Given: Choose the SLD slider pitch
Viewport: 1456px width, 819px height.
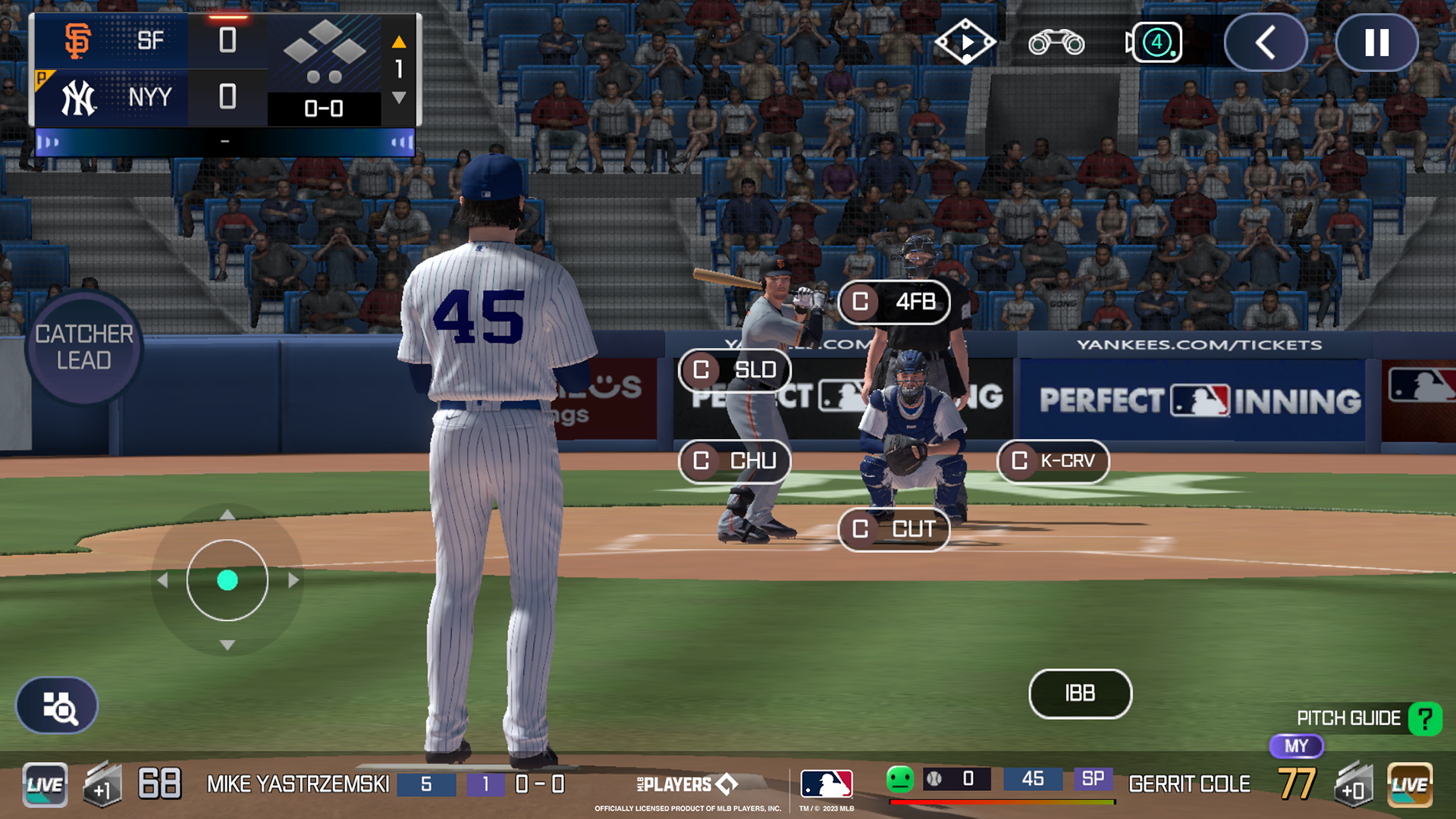Looking at the screenshot, I should click(x=735, y=370).
